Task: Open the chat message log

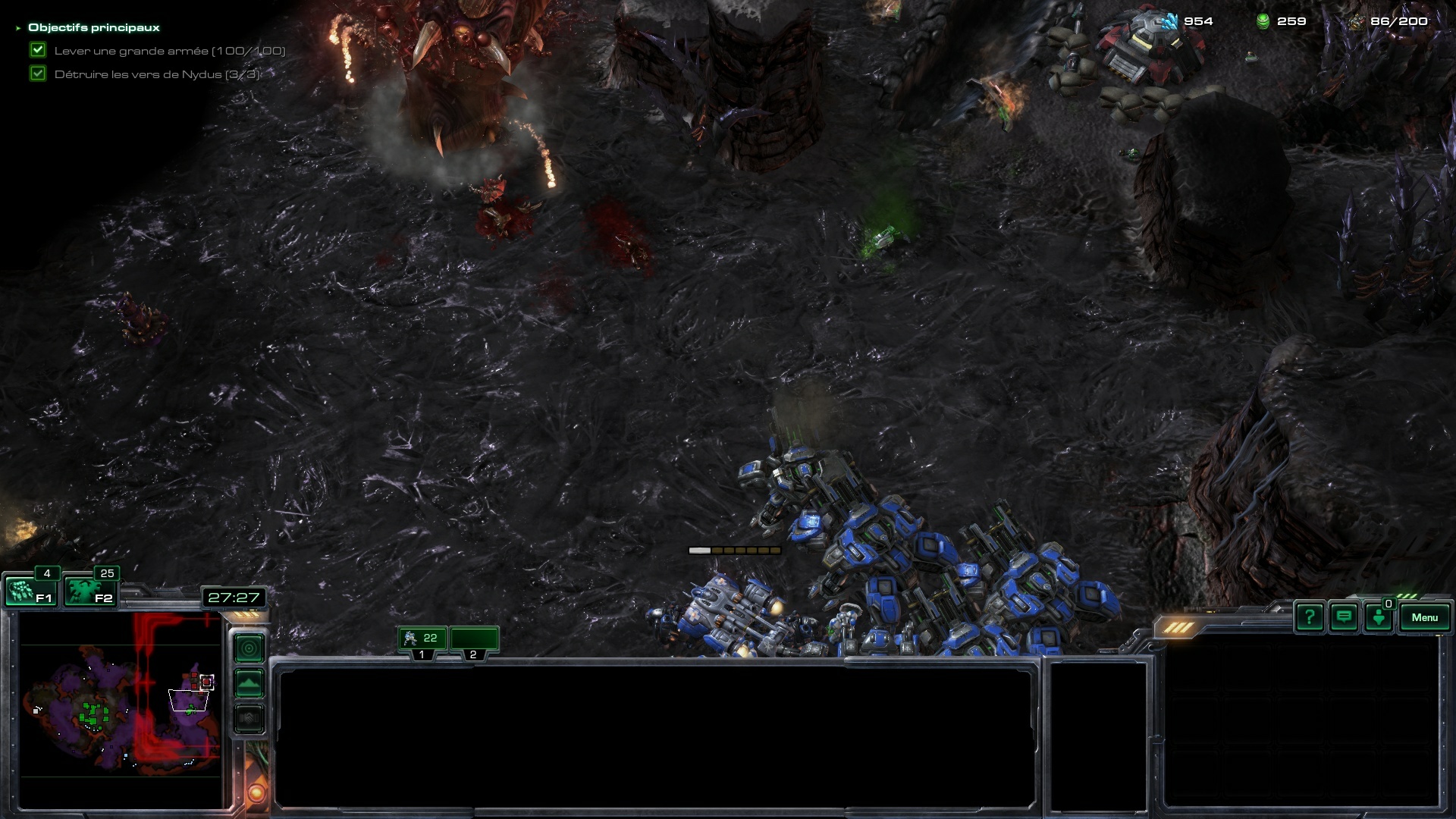Action: point(1344,617)
